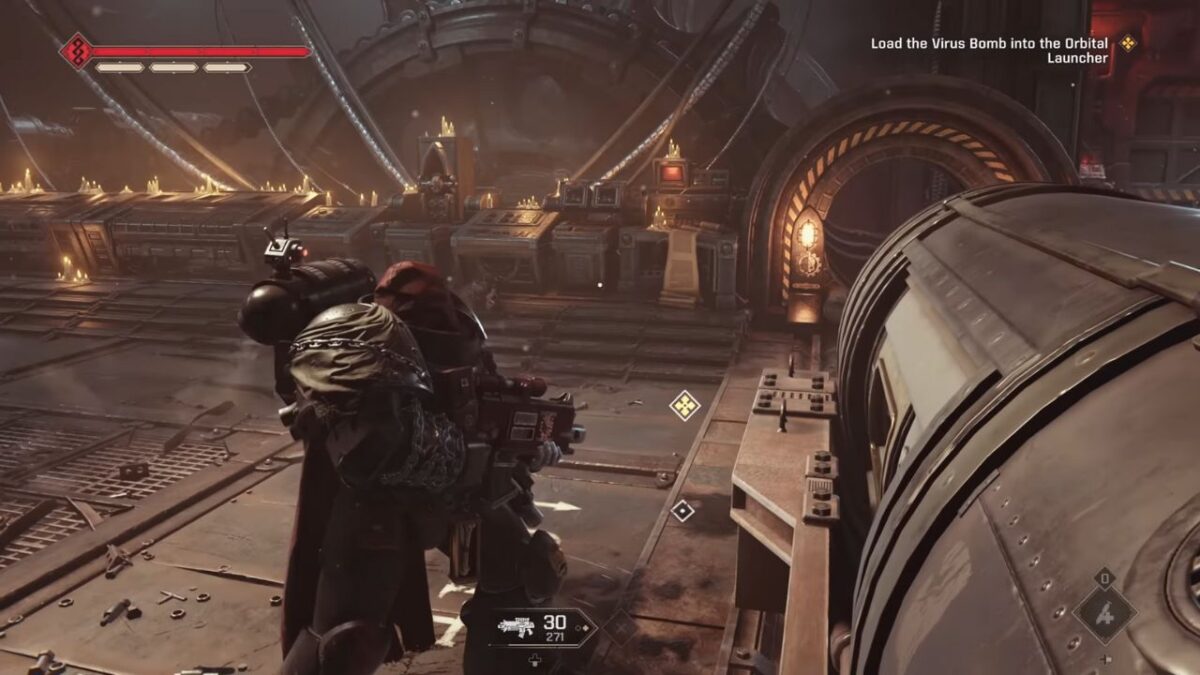Click the equipment diamond showing number 4
Image resolution: width=1200 pixels, height=675 pixels.
coord(1104,610)
